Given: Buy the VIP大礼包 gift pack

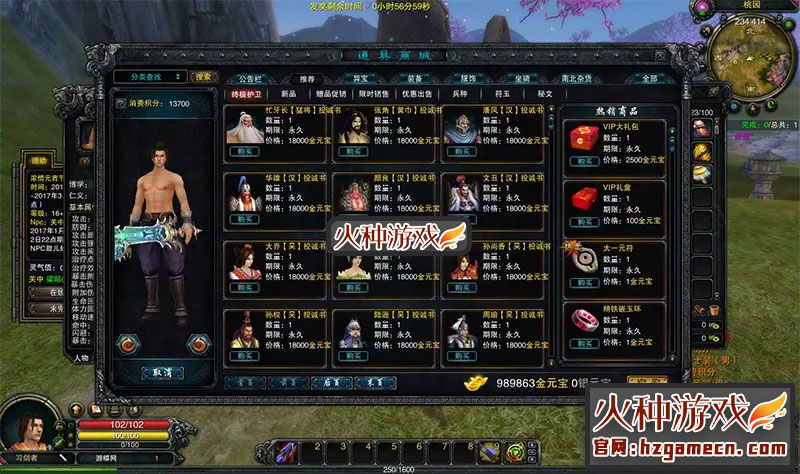Looking at the screenshot, I should [582, 160].
